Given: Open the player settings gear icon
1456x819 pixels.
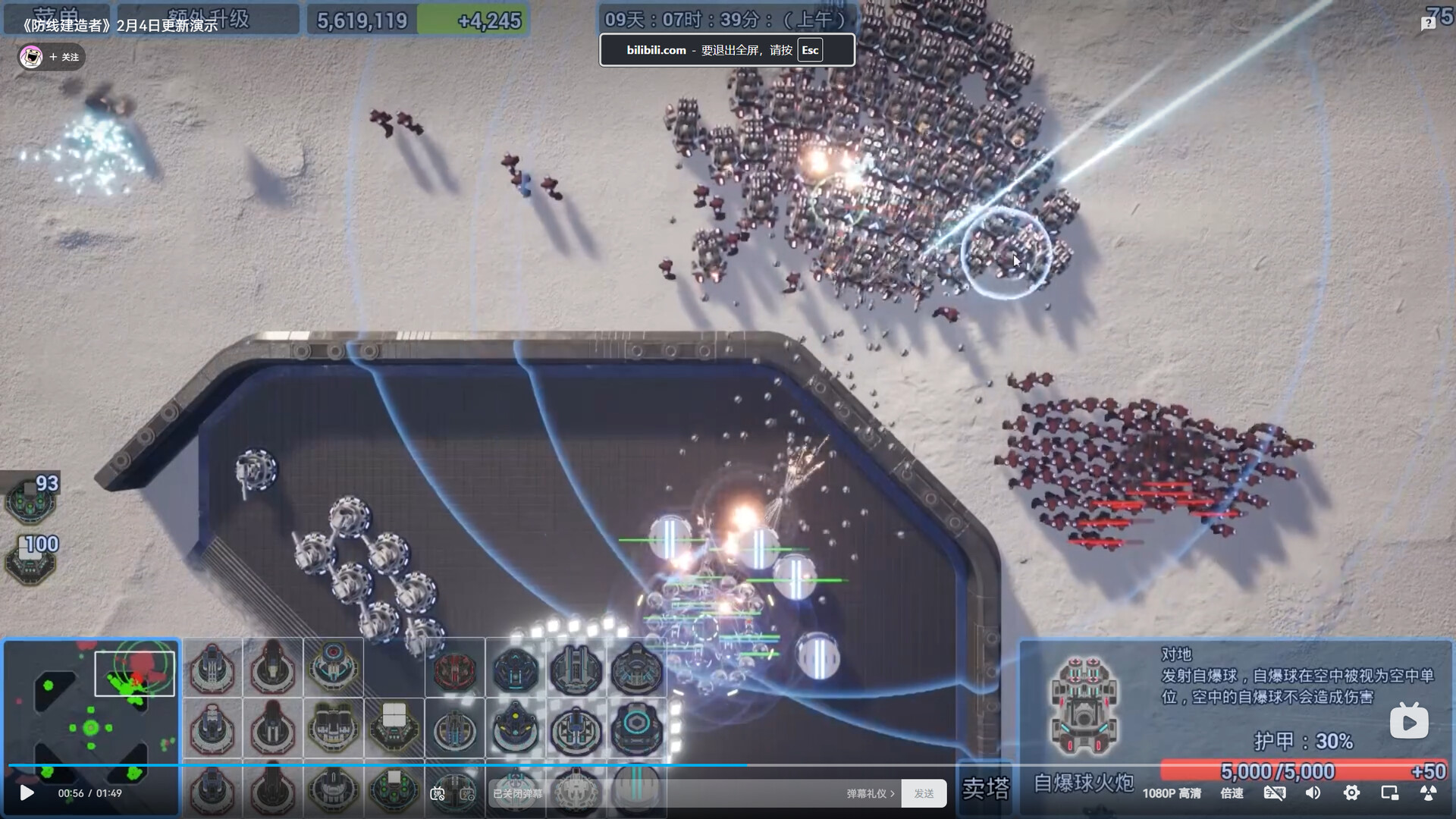Looking at the screenshot, I should pos(1351,793).
